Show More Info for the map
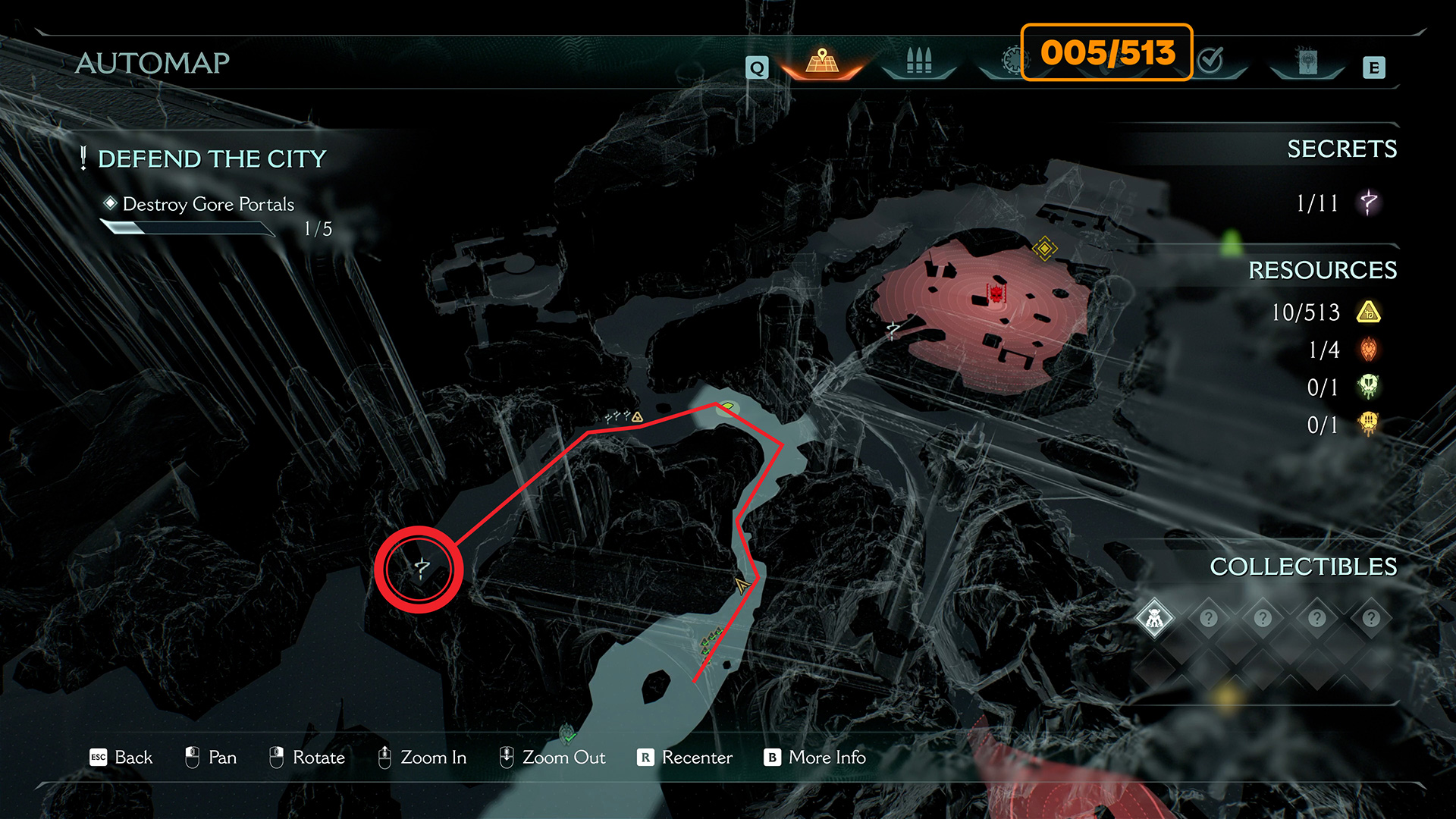The image size is (1456, 819). 815,758
